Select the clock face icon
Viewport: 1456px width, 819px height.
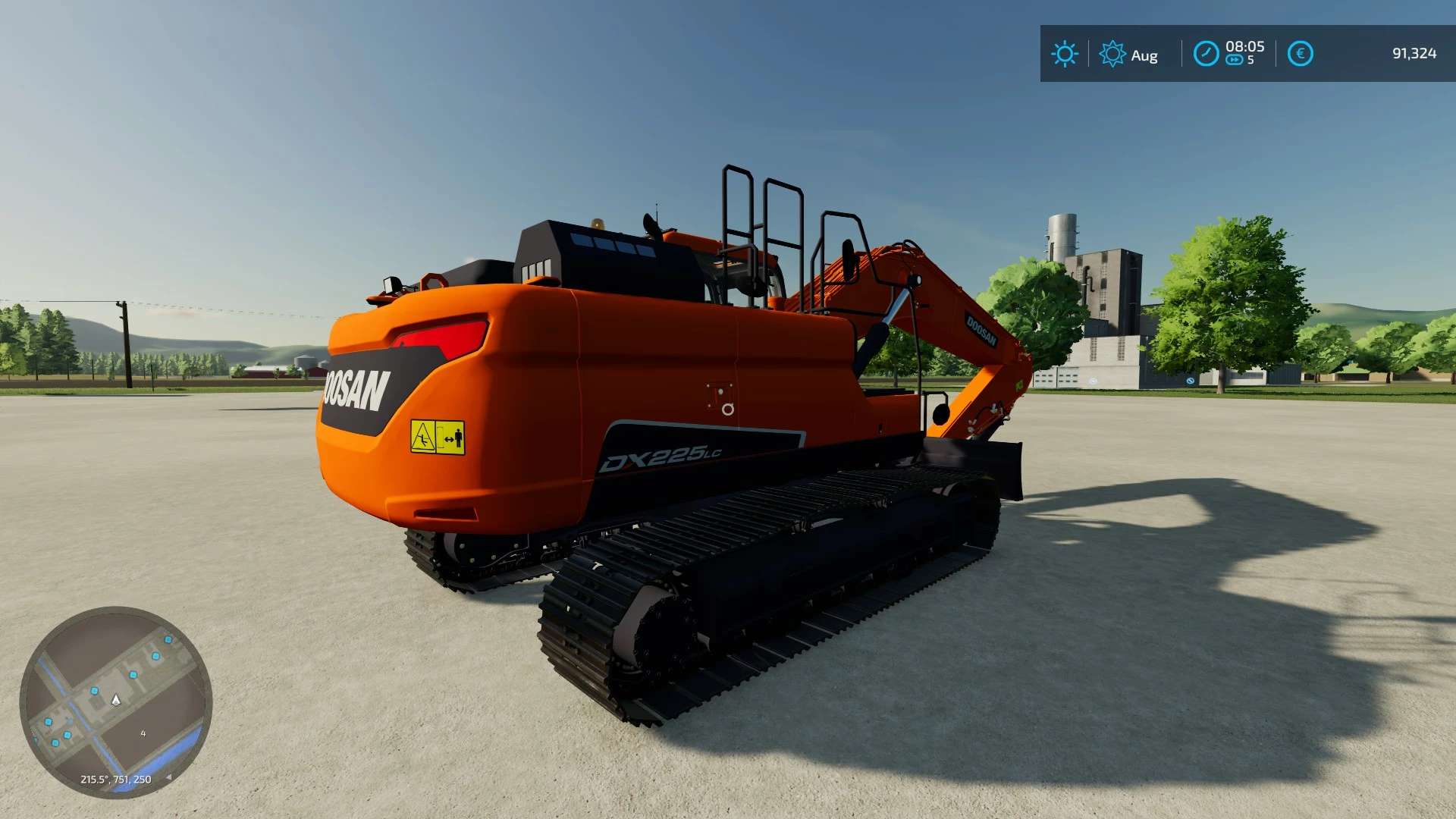coord(1206,54)
